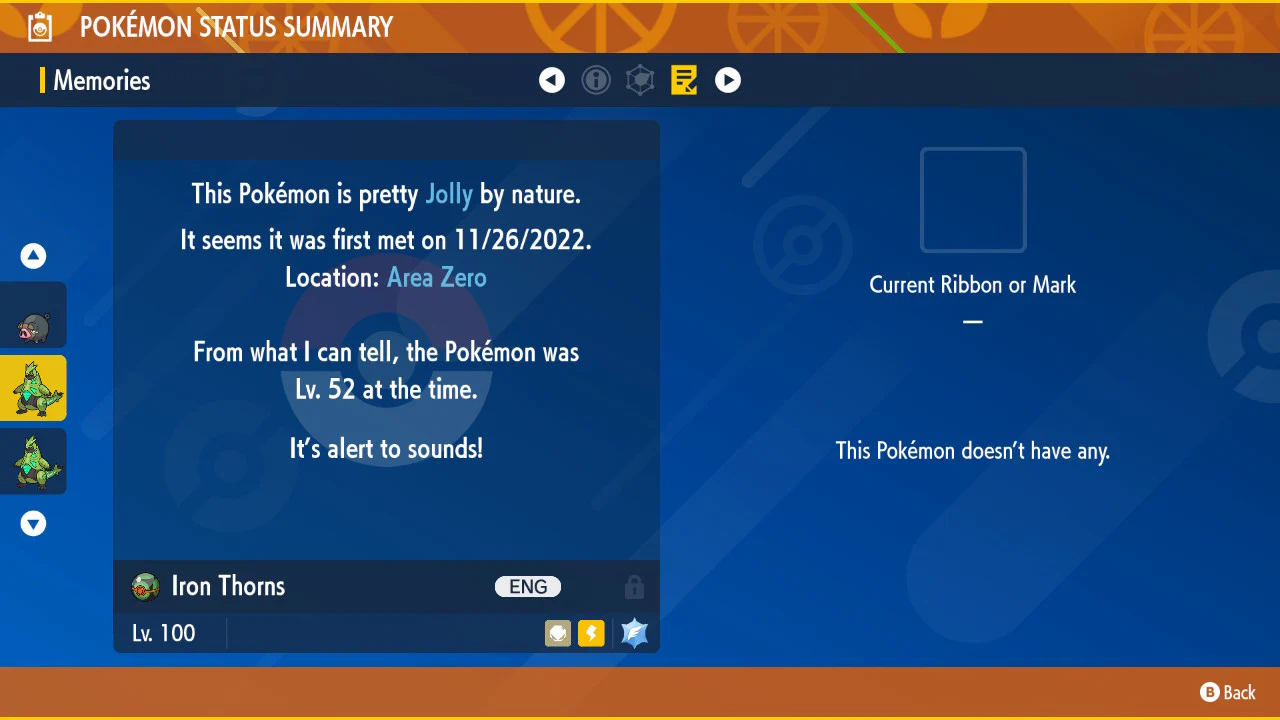Image resolution: width=1280 pixels, height=720 pixels.
Task: Go to the next summary page arrow
Action: pos(728,80)
